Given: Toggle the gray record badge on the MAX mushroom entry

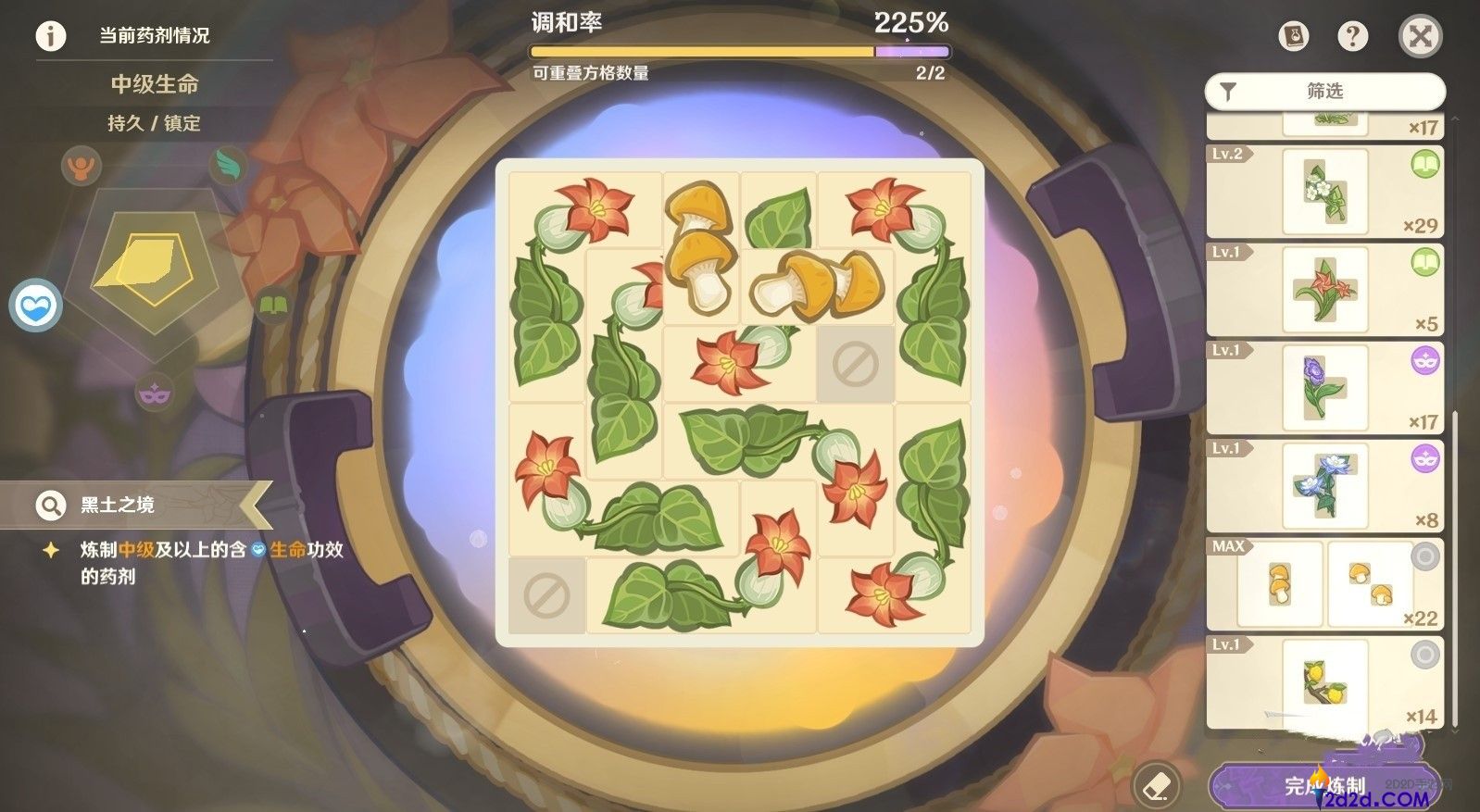Looking at the screenshot, I should click(1424, 556).
